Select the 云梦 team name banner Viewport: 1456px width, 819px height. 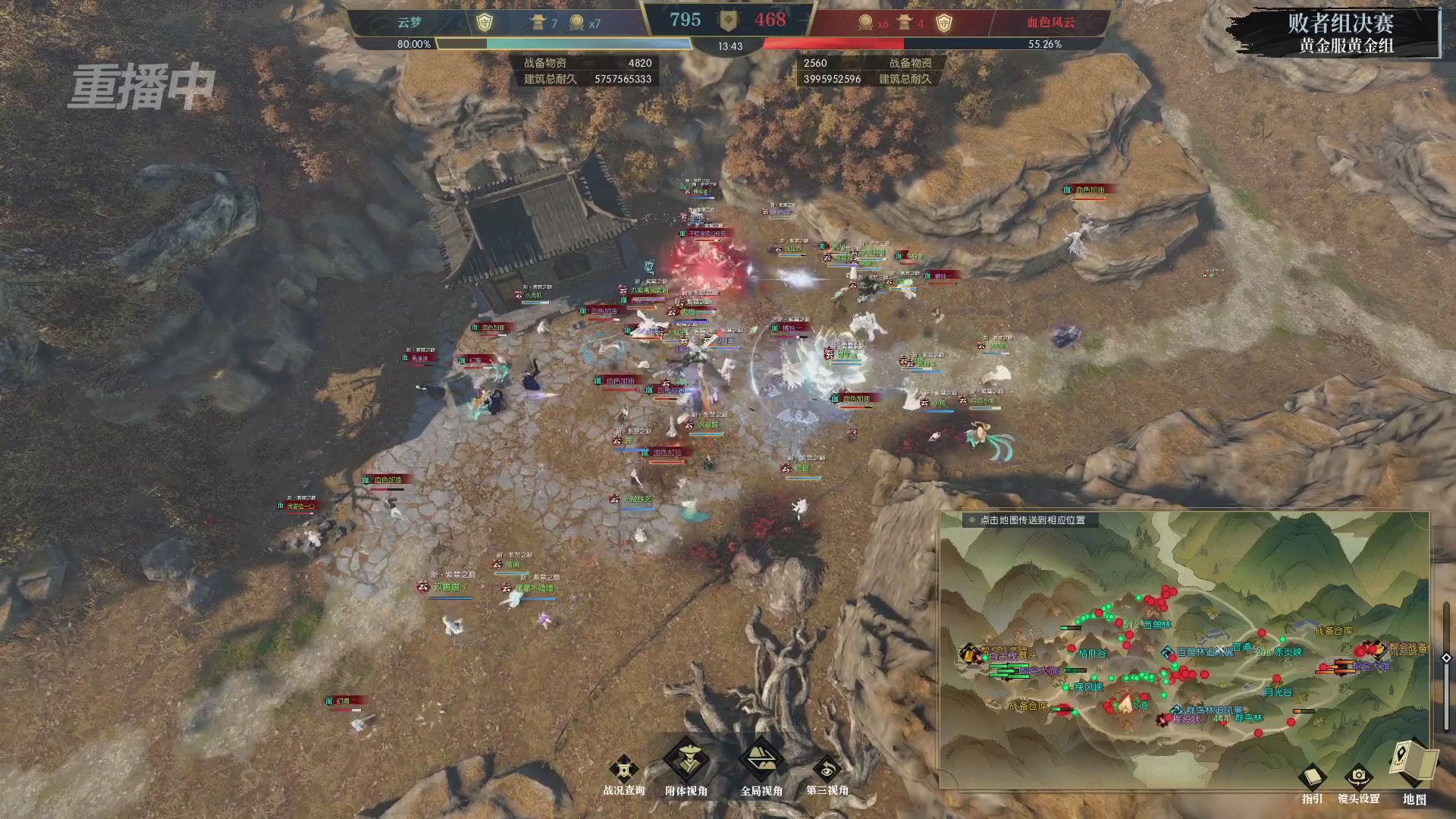coord(409,23)
